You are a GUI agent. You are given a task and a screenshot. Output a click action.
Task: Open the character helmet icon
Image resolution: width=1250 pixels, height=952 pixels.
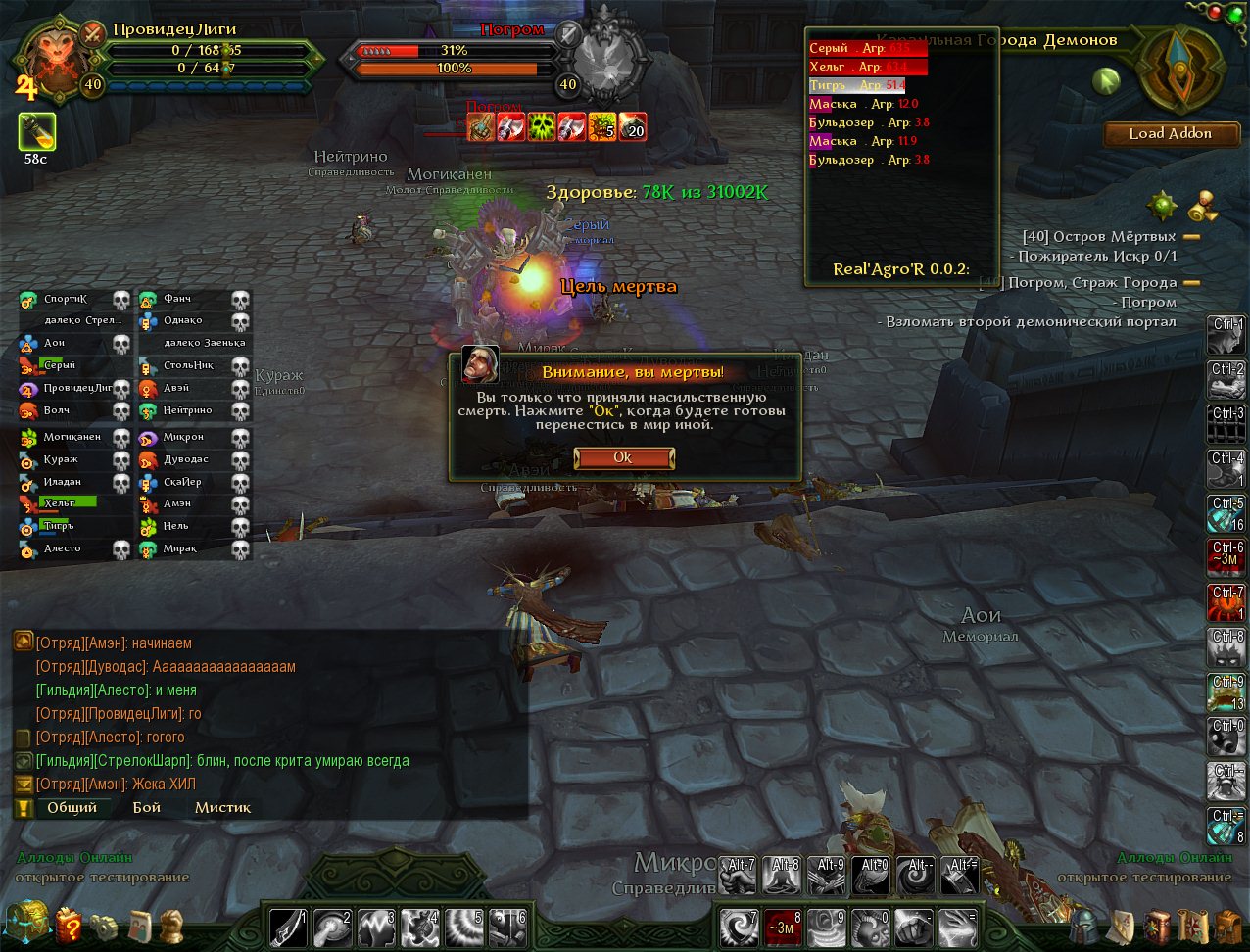pyautogui.click(x=1084, y=925)
